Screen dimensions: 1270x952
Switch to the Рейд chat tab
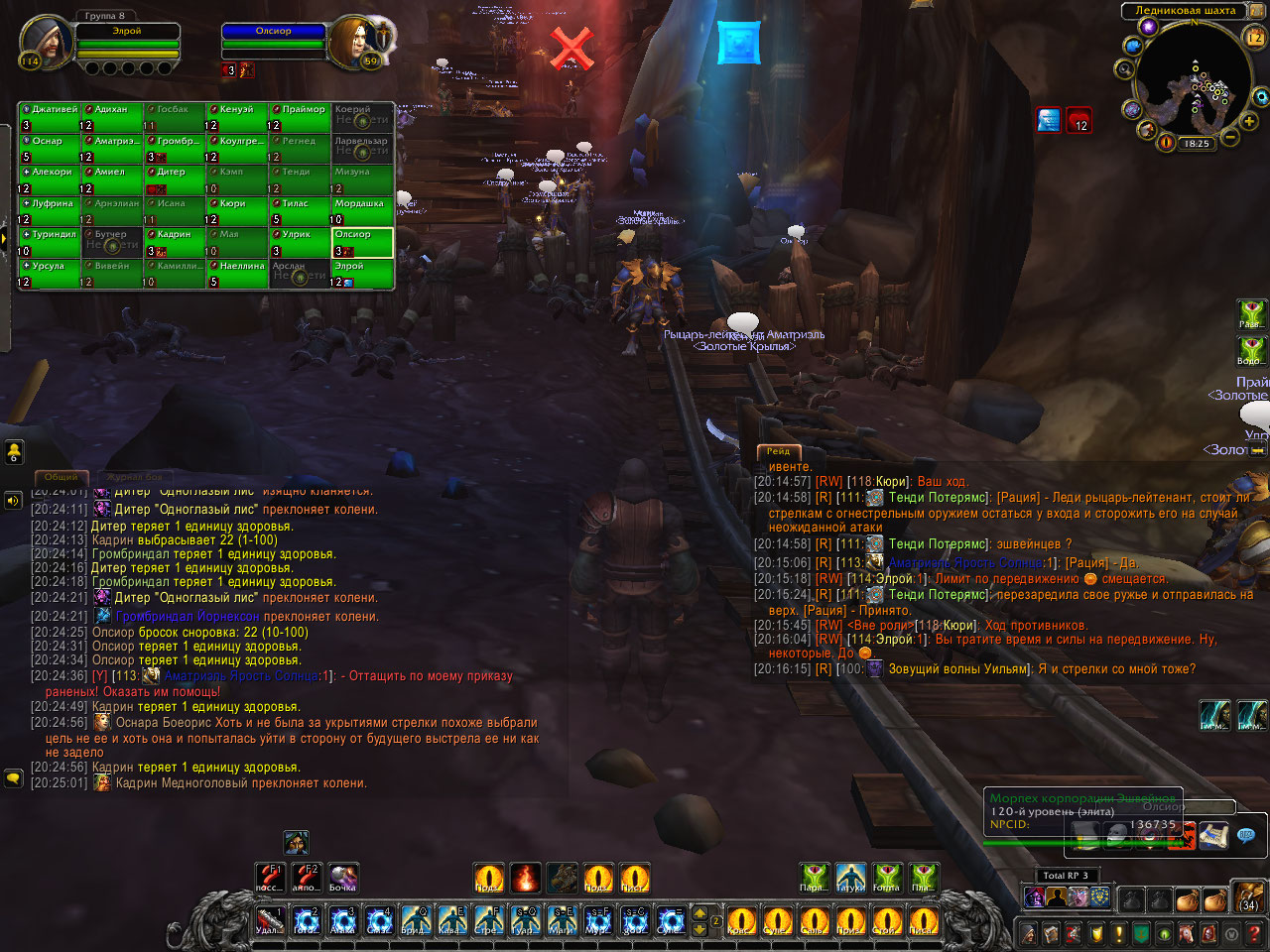(779, 451)
